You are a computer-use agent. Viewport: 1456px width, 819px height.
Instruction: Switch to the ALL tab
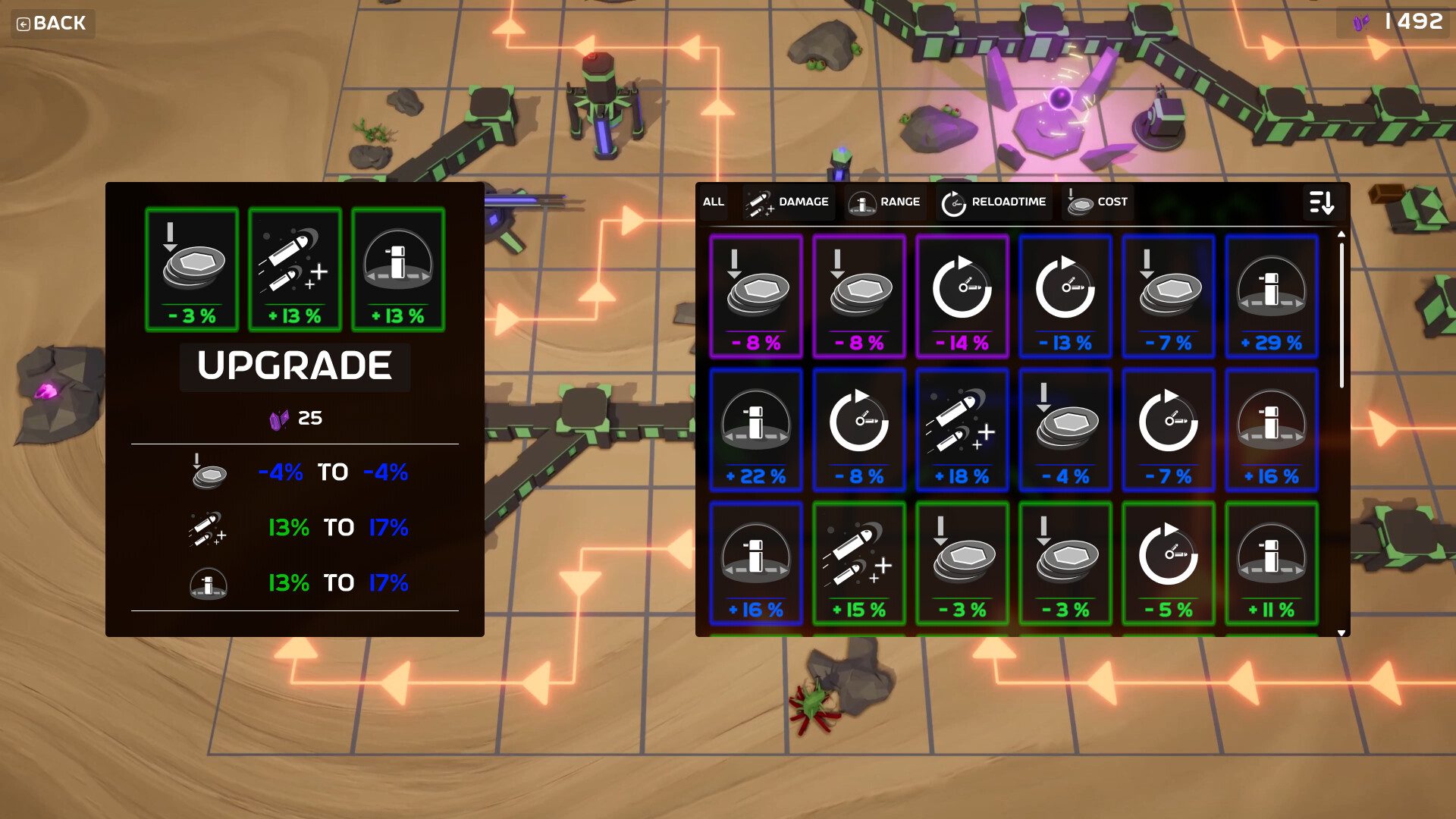(x=712, y=202)
